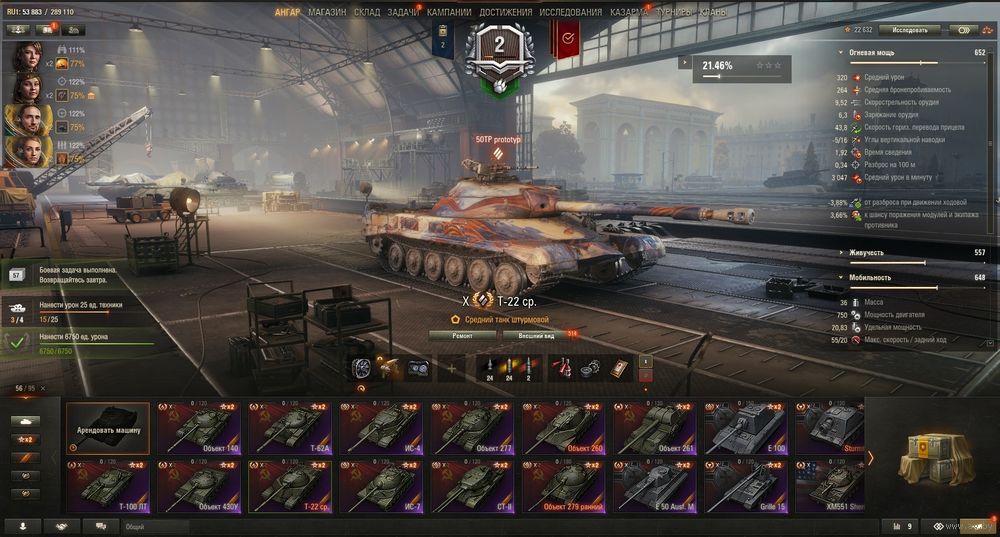Click the empty equipment slot with plus
The height and width of the screenshot is (537, 1000).
[x=450, y=368]
